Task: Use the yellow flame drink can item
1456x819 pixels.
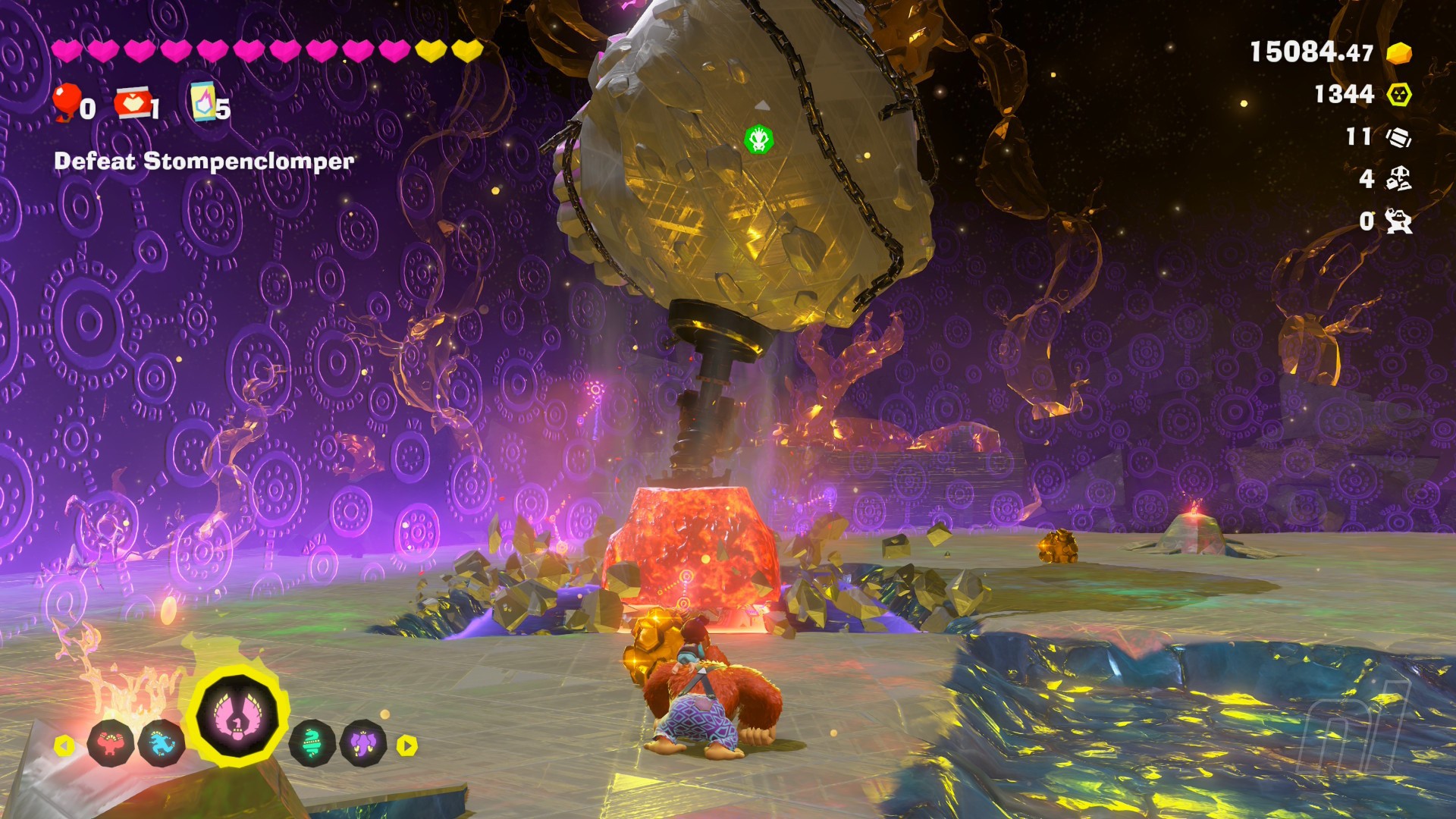Action: coord(203,102)
